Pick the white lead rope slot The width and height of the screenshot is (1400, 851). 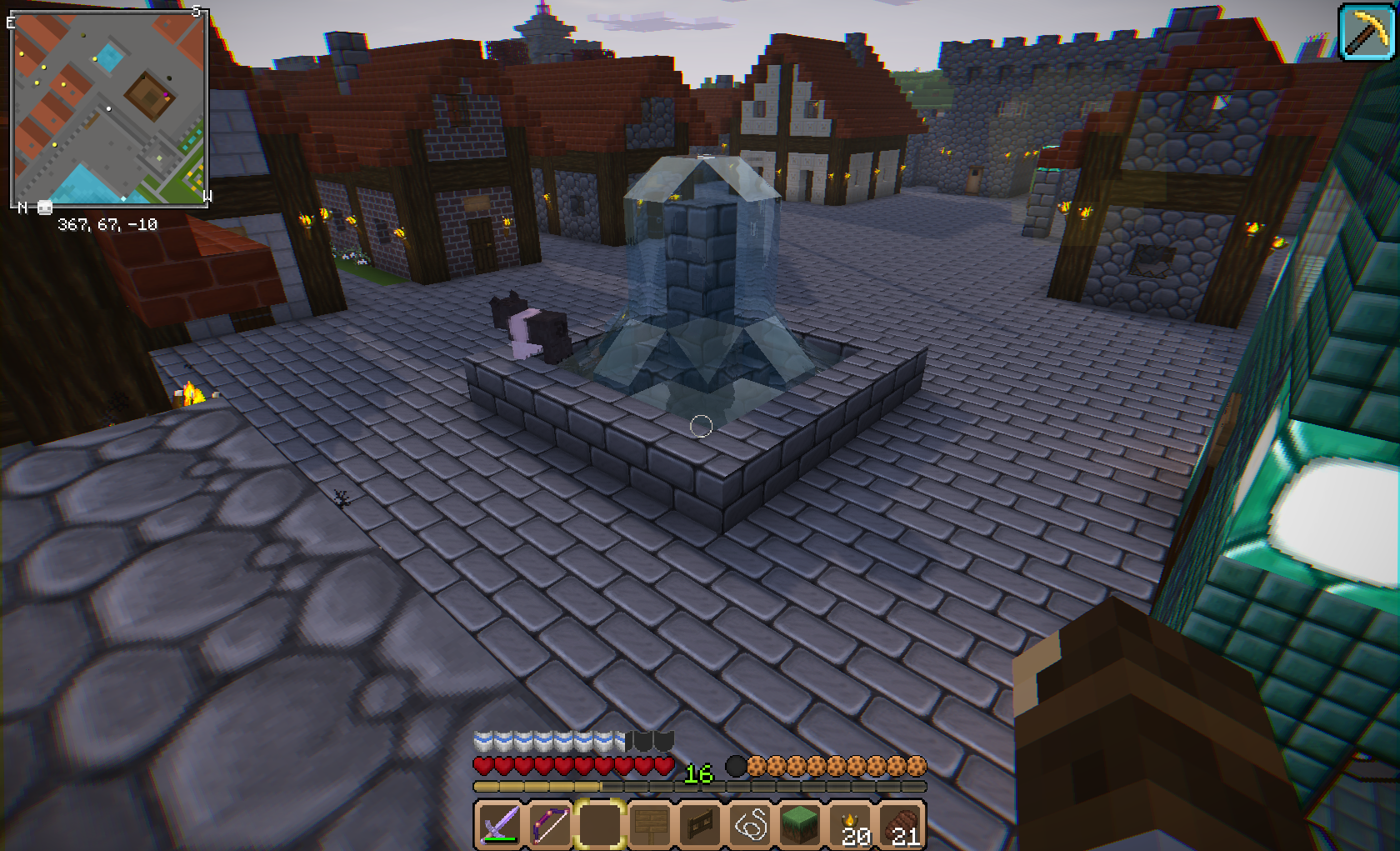pos(751,825)
